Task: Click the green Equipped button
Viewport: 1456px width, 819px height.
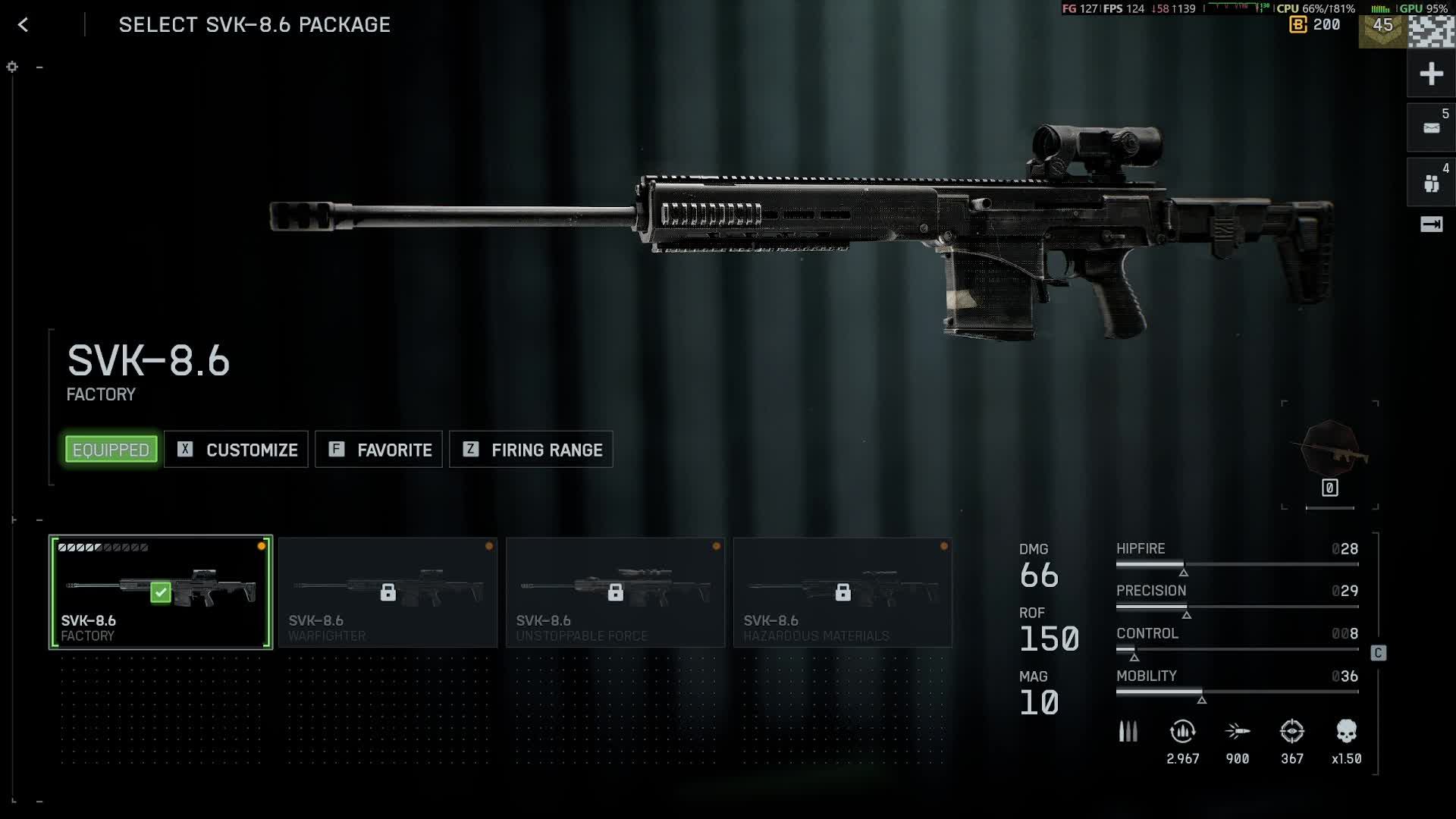Action: coord(111,450)
